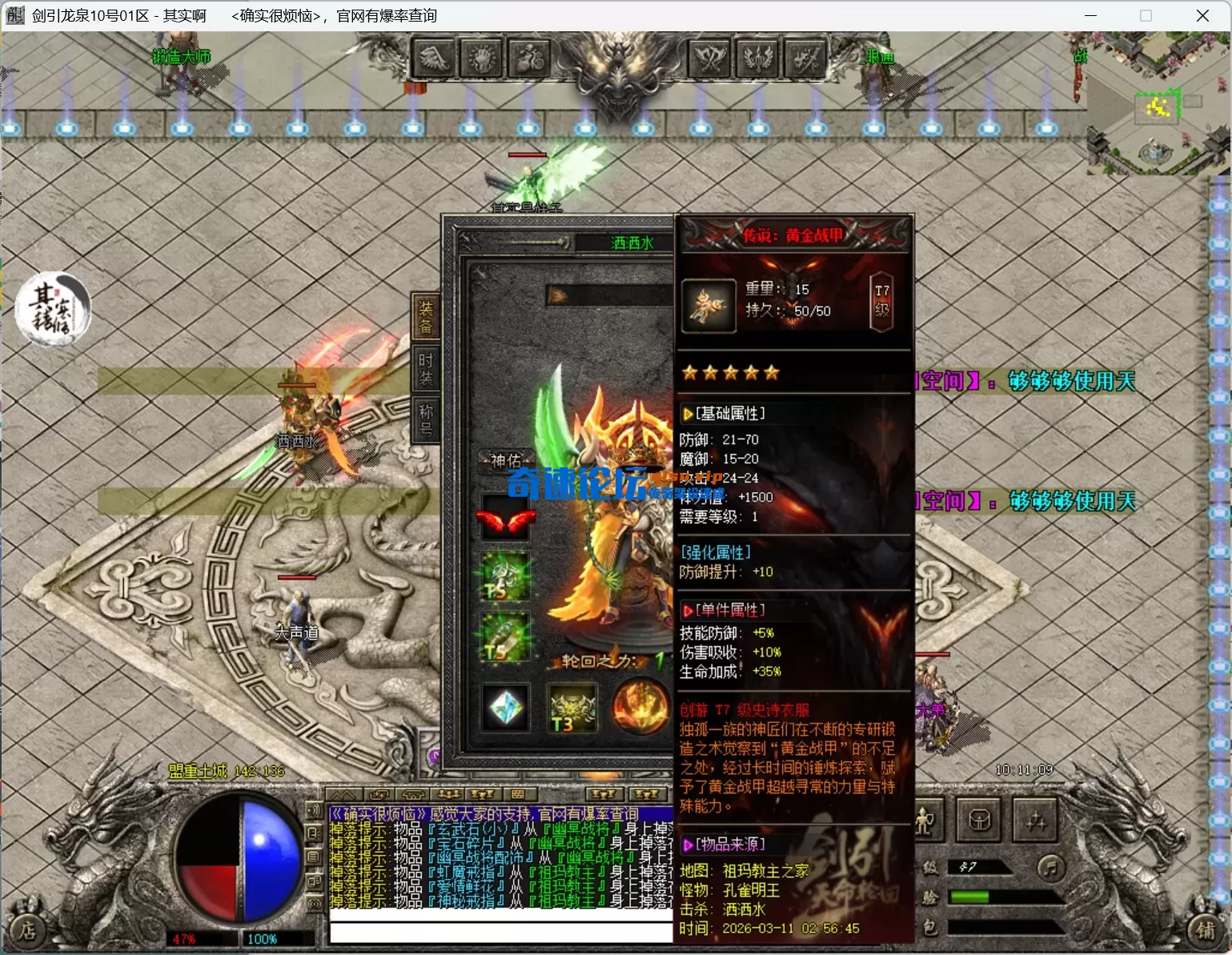Select the crossed axes top-bar button
1232x955 pixels.
[710, 58]
